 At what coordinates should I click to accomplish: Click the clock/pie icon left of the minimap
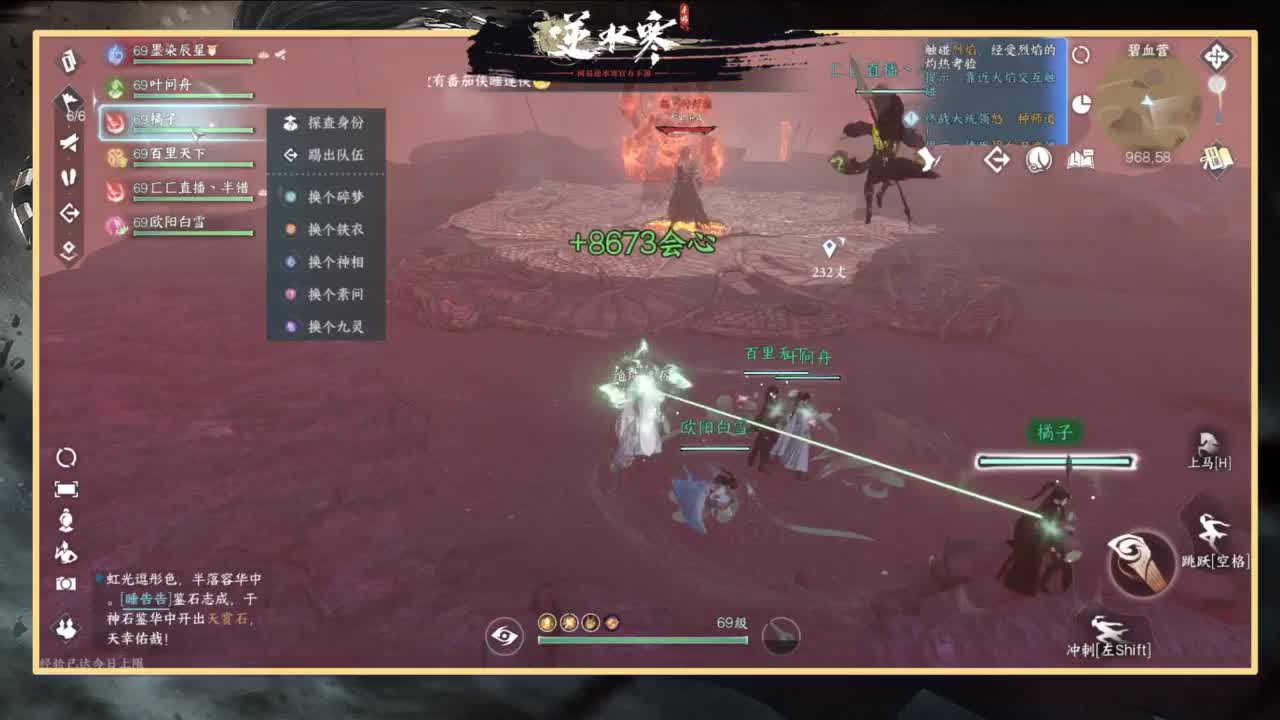(x=1083, y=102)
